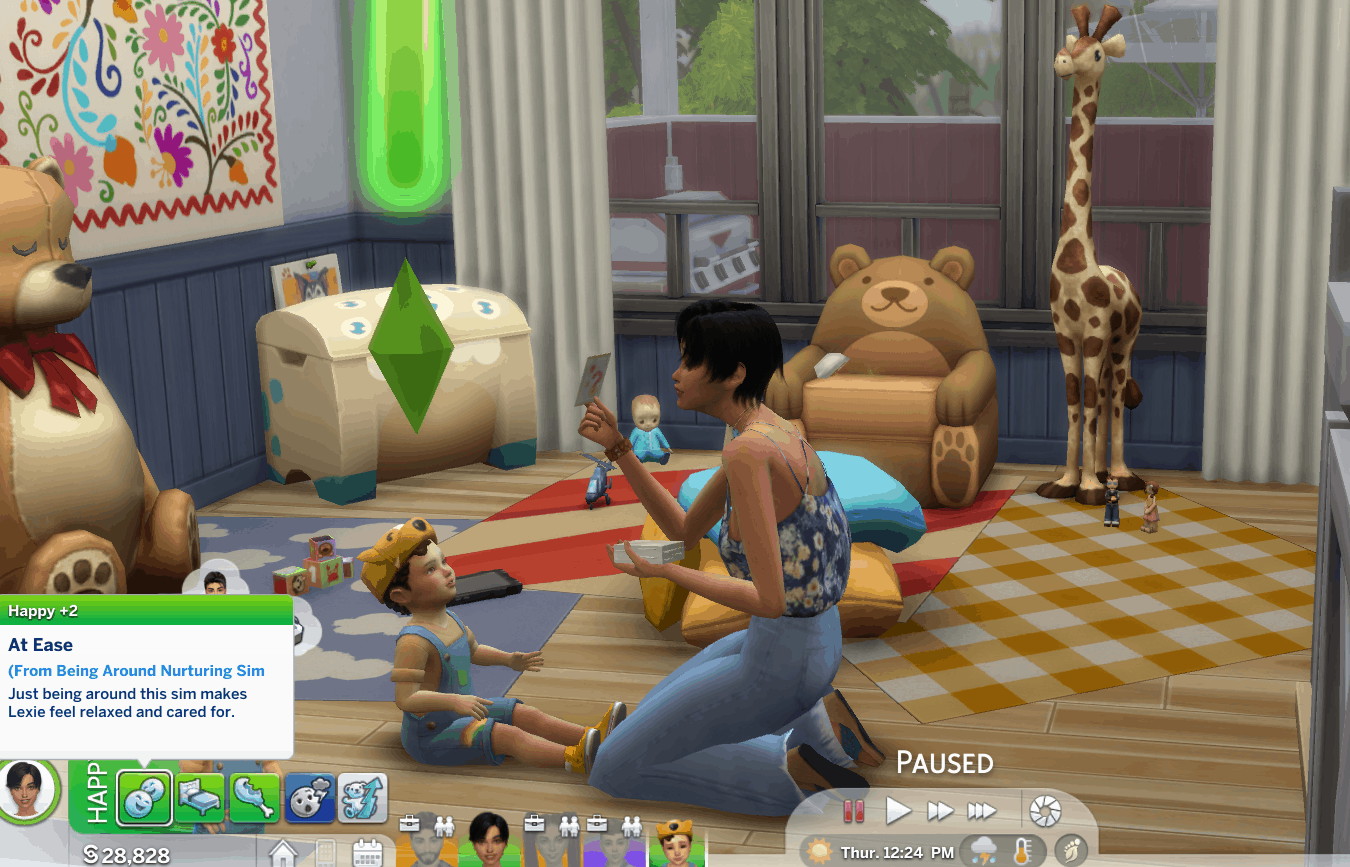Select the blue storm-cloud face moodlet
1350x867 pixels.
pos(308,797)
